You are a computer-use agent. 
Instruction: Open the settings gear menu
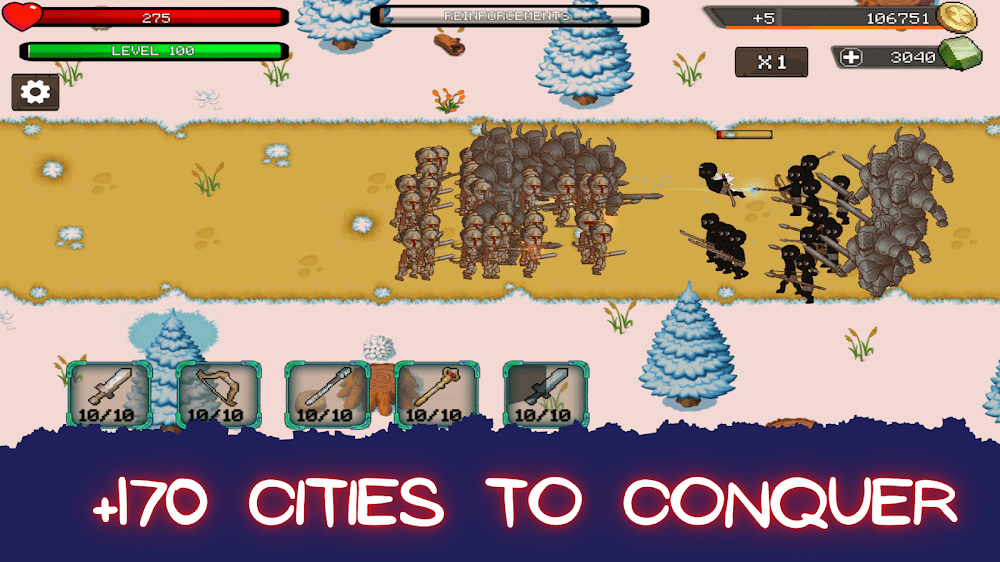(x=35, y=92)
